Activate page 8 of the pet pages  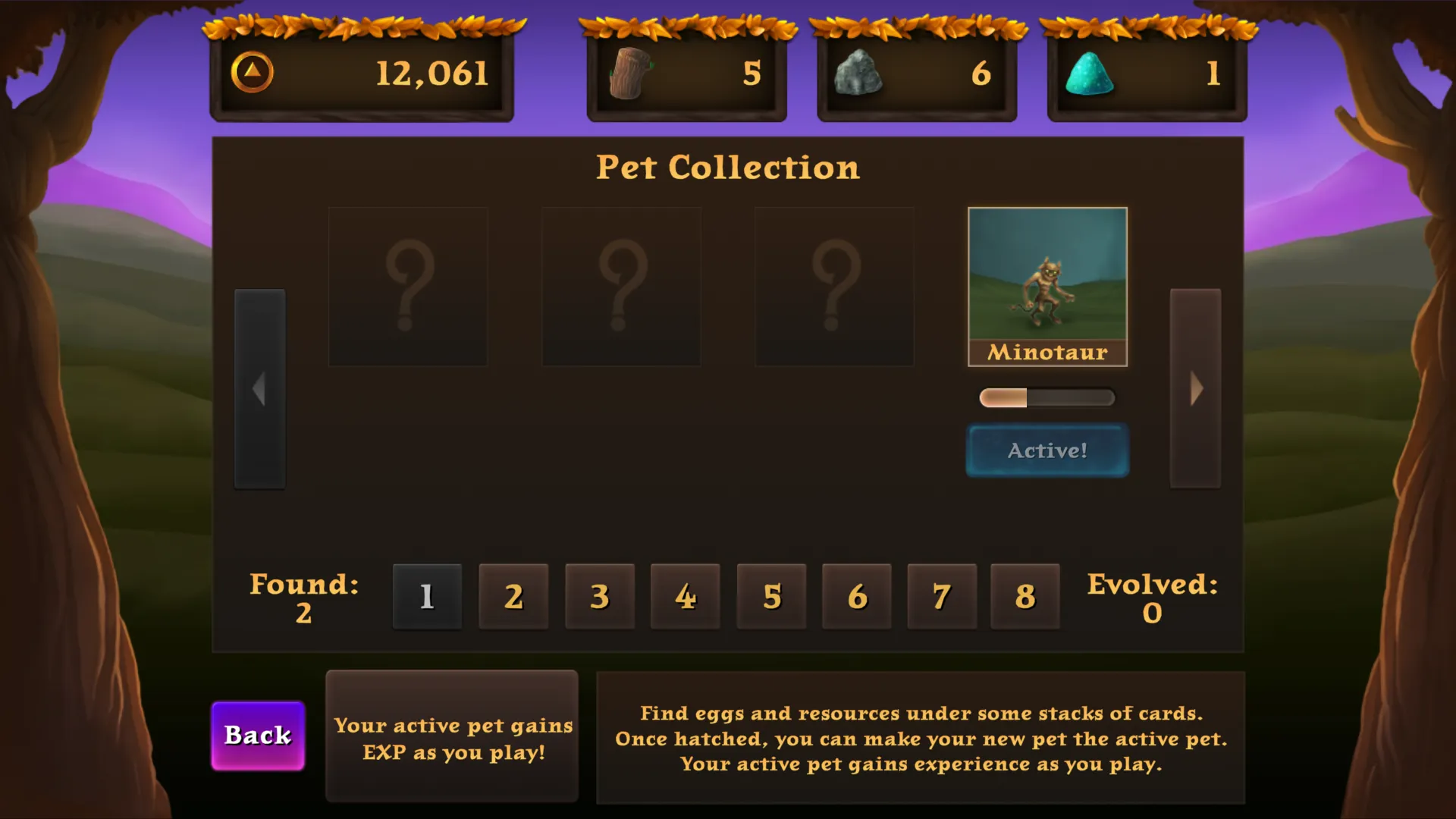click(x=1024, y=596)
